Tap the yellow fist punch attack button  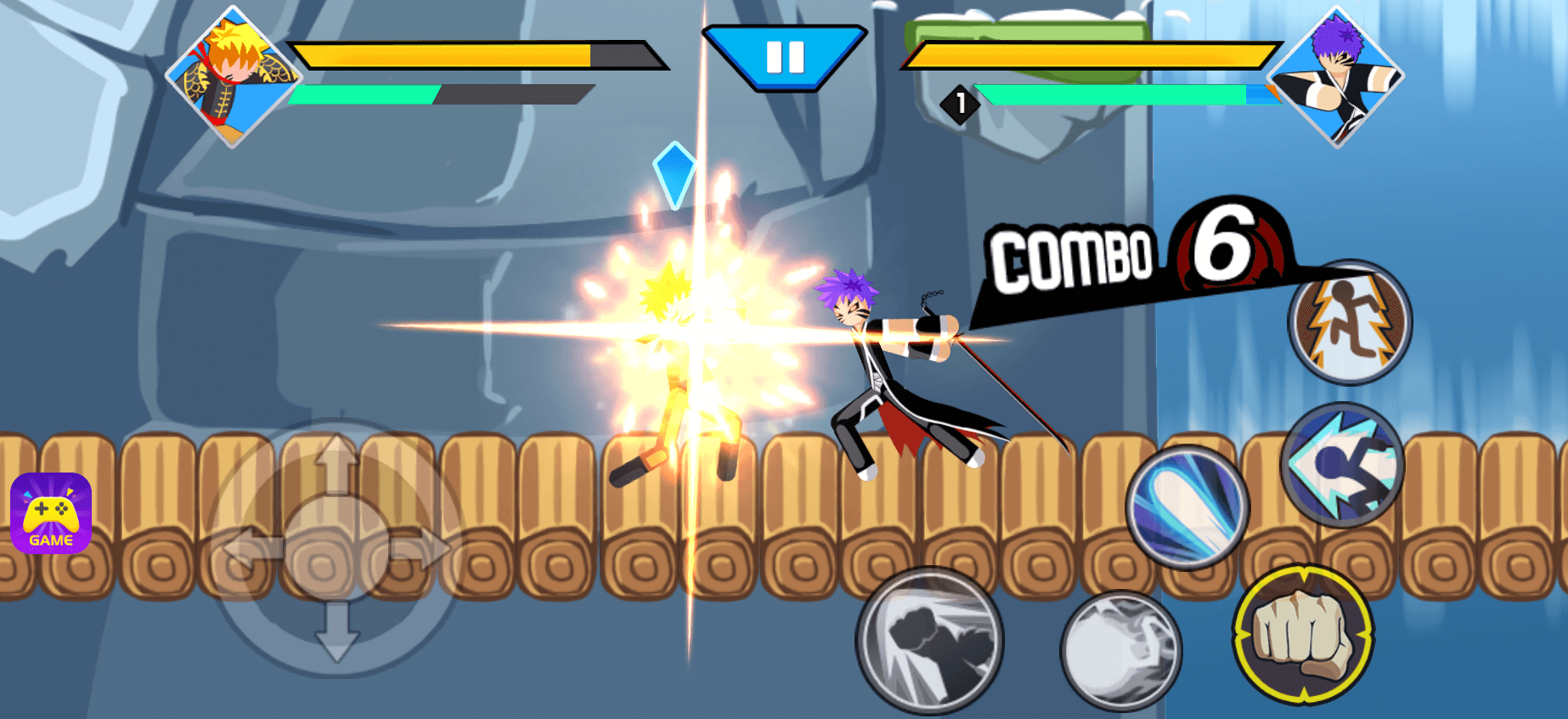pyautogui.click(x=1302, y=635)
